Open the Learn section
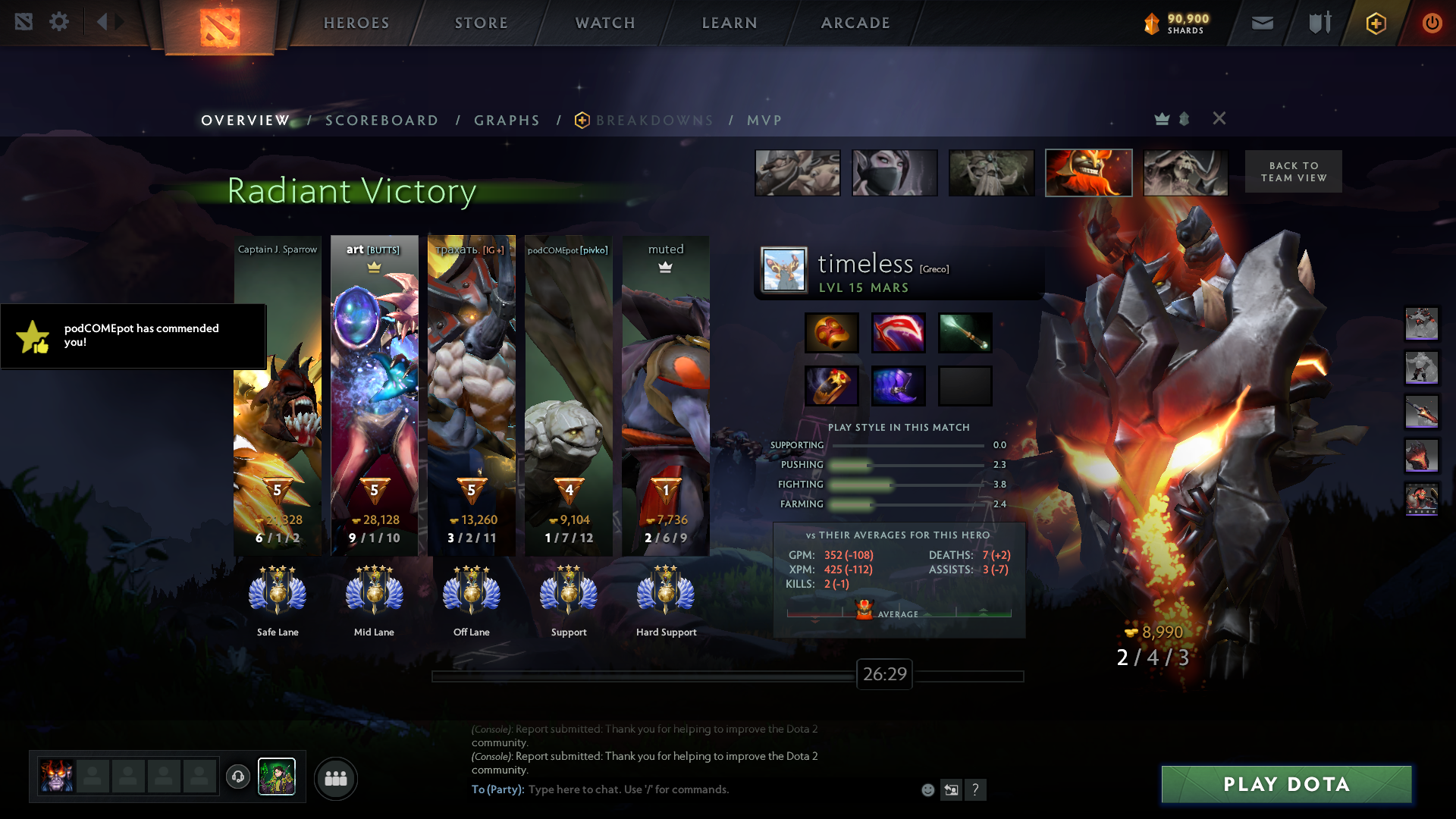The width and height of the screenshot is (1456, 819). [730, 23]
